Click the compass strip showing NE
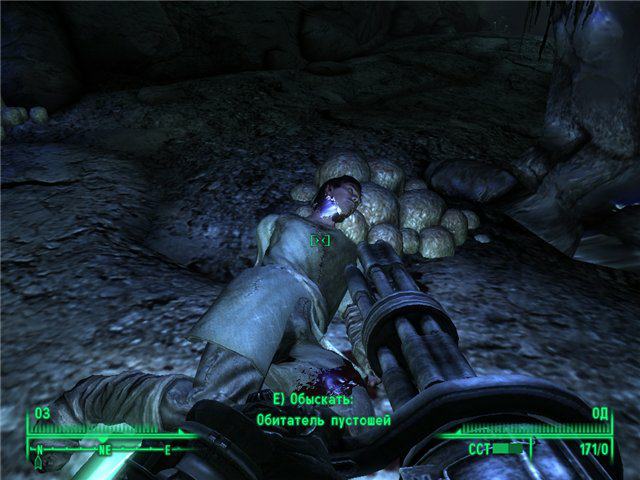Viewport: 640px width, 480px height. [x=103, y=448]
